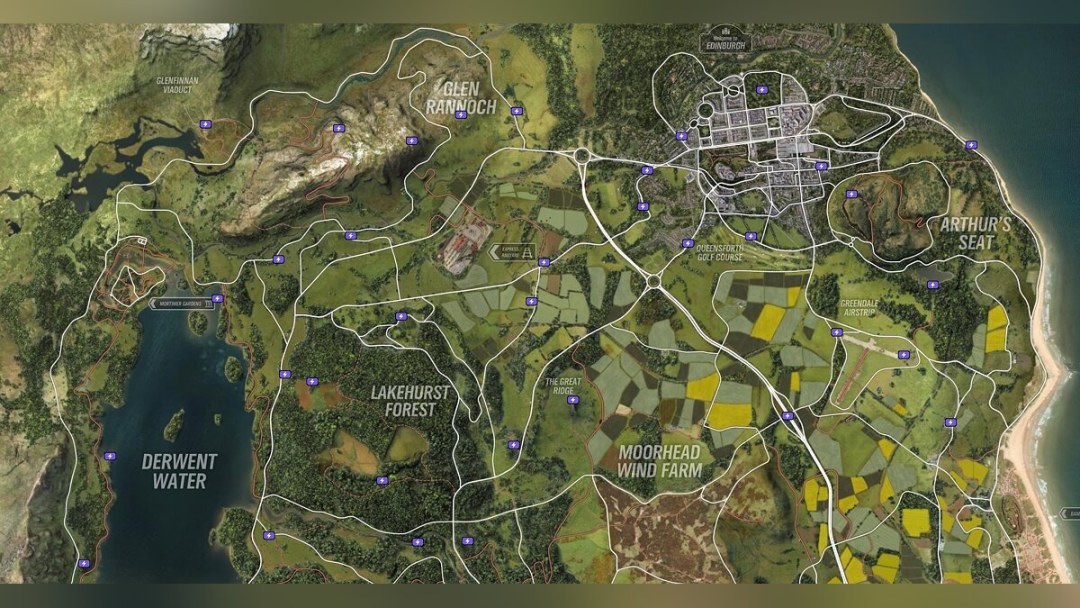1080x608 pixels.
Task: Pick the marker under The Great Ridge label
Action: pyautogui.click(x=572, y=400)
